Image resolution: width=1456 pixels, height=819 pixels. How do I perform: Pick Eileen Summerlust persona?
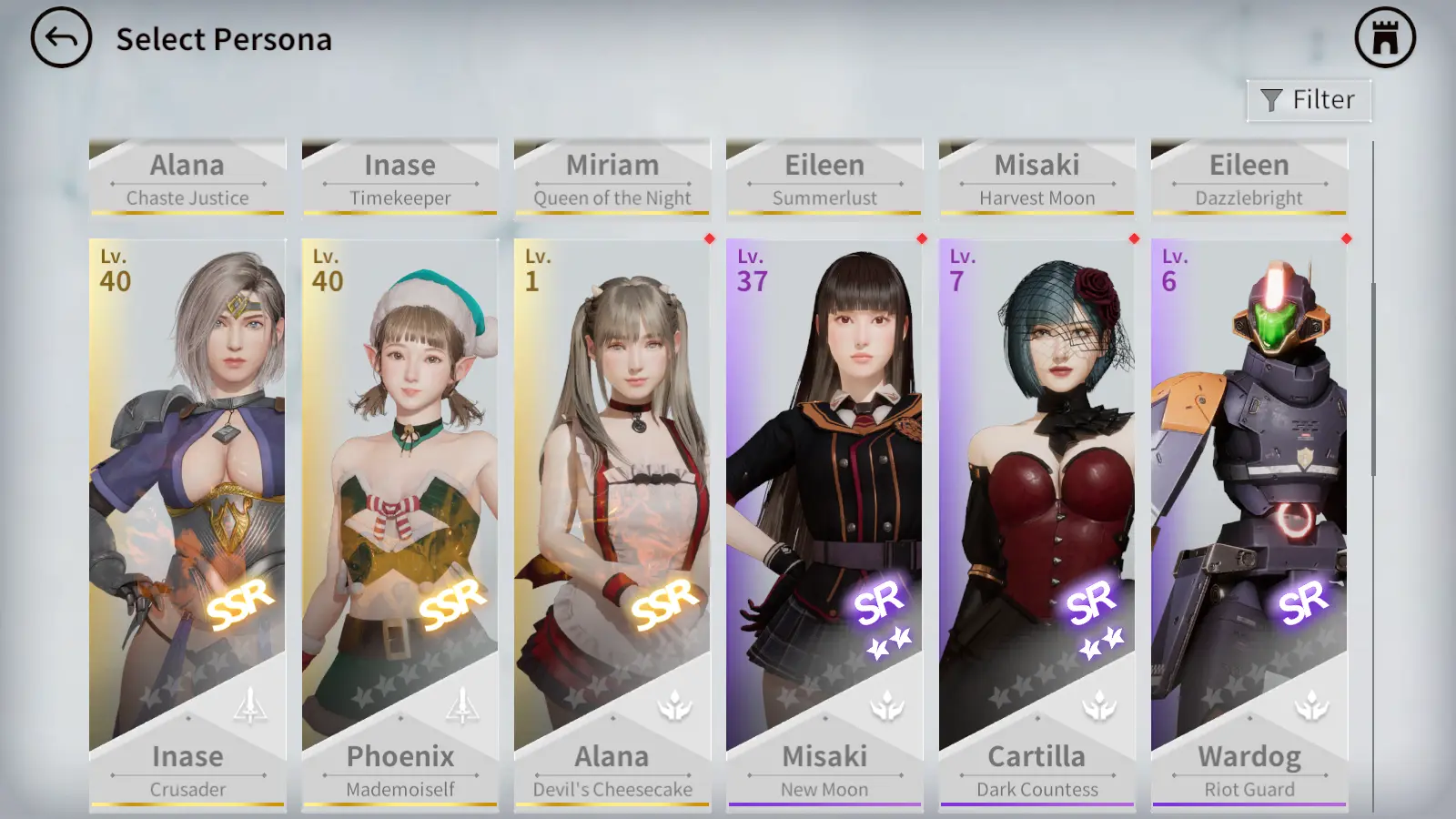pyautogui.click(x=824, y=177)
